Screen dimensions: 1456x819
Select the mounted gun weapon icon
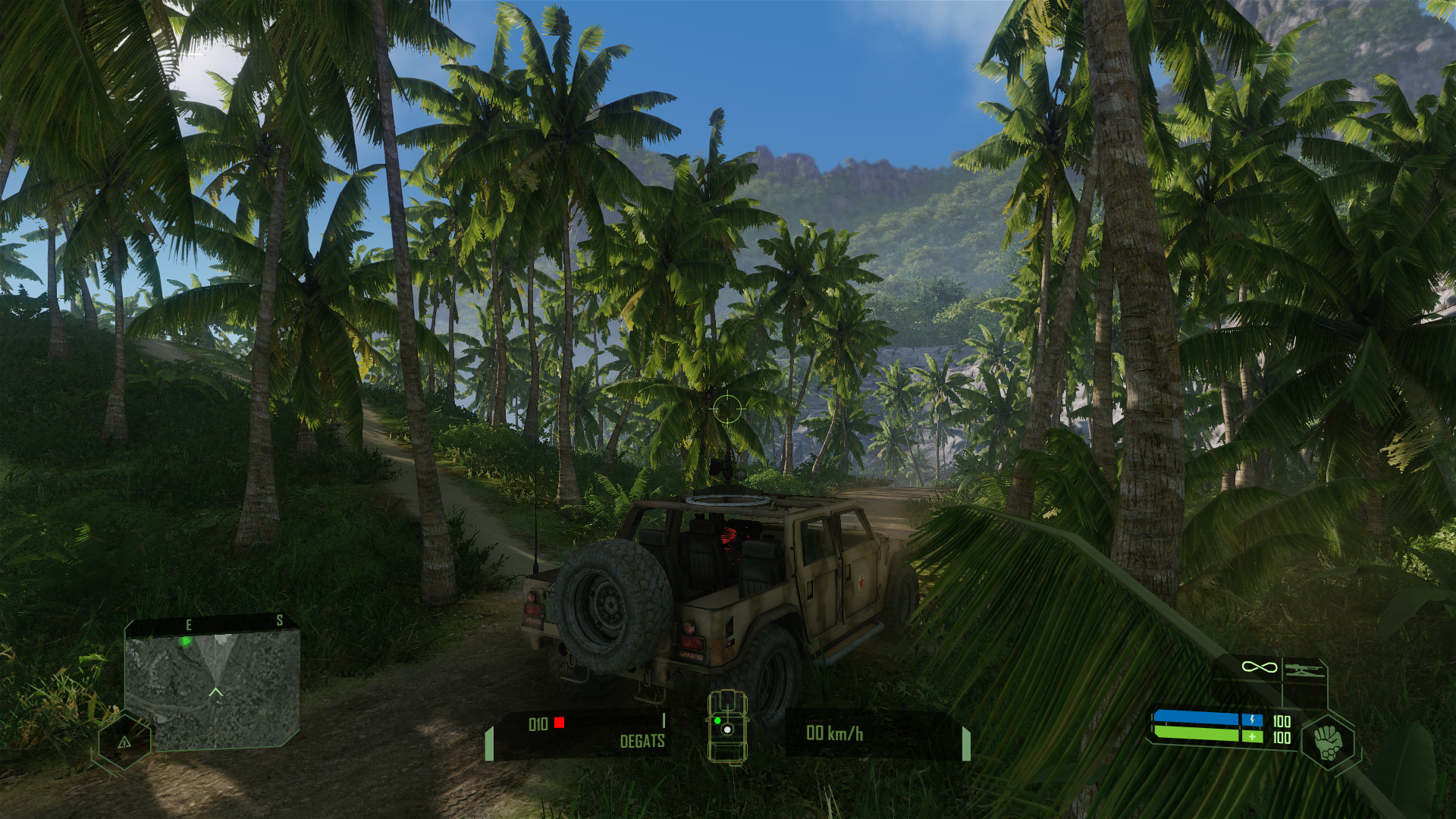point(1304,669)
